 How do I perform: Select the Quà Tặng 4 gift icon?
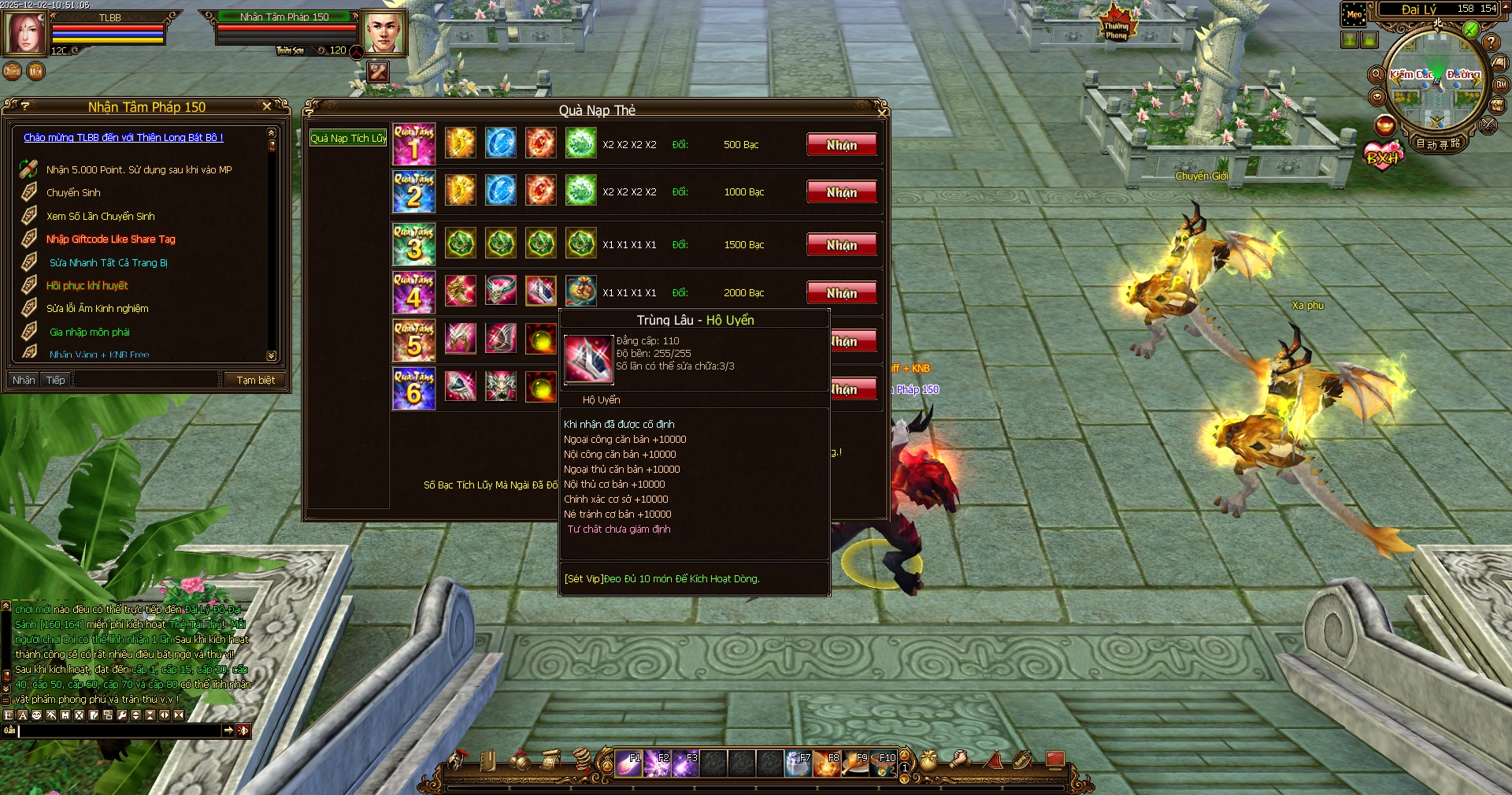[x=413, y=292]
